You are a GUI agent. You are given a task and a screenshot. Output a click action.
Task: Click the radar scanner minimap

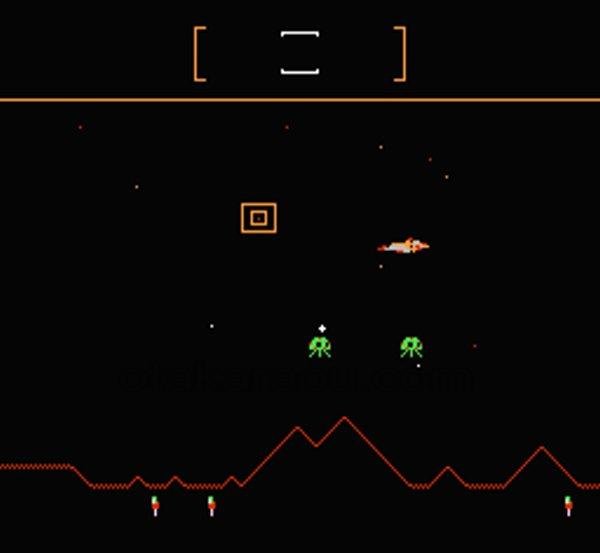pos(300,53)
